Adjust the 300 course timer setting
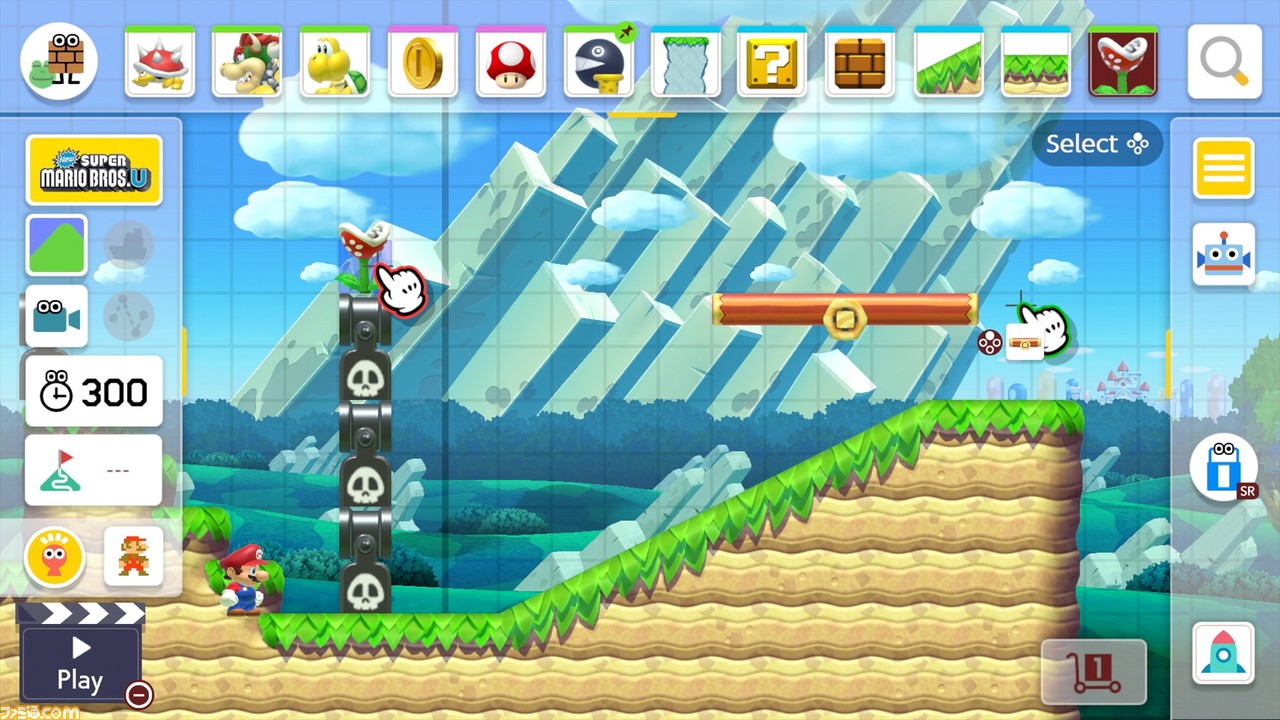Image resolution: width=1280 pixels, height=720 pixels. 93,392
